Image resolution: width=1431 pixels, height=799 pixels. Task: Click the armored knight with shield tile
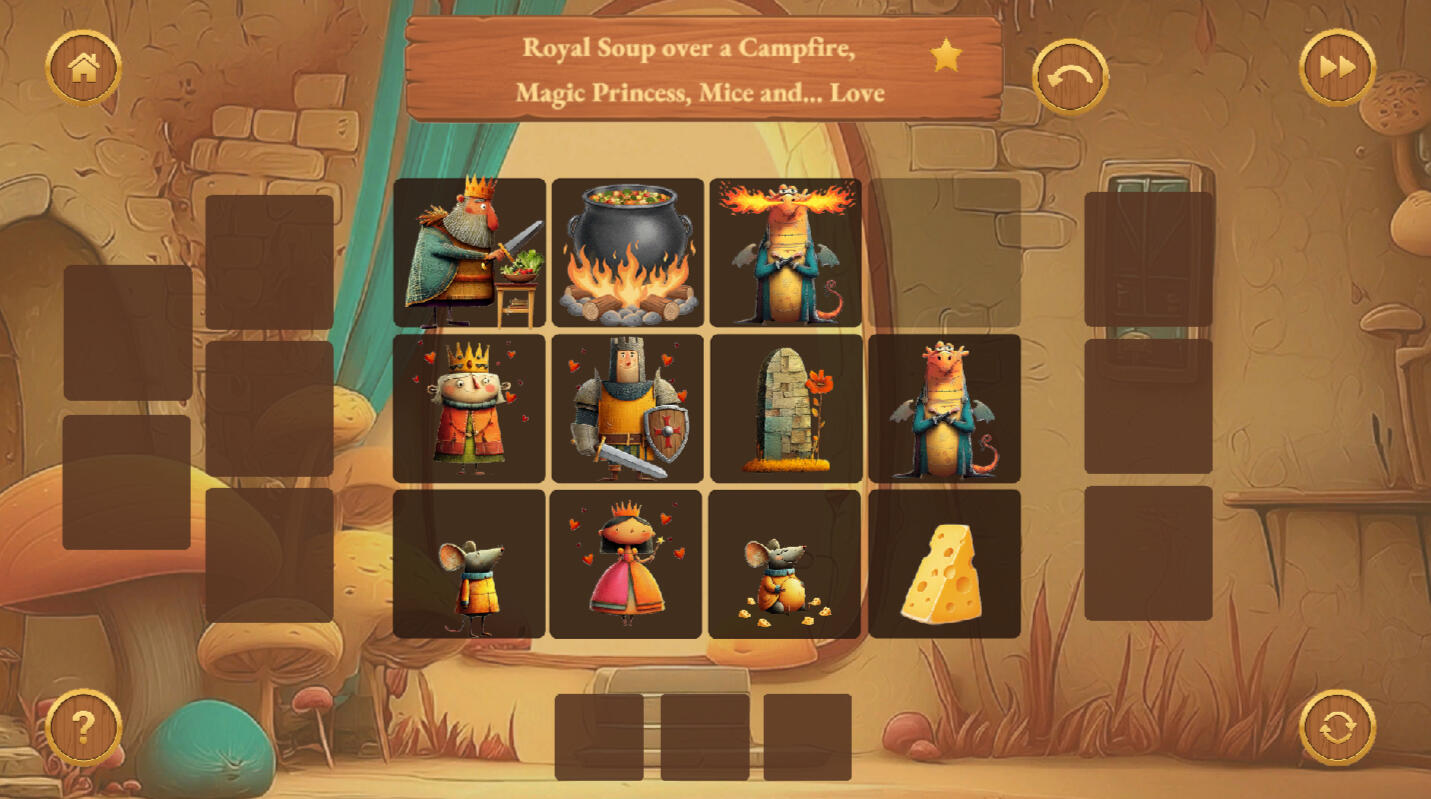(627, 408)
